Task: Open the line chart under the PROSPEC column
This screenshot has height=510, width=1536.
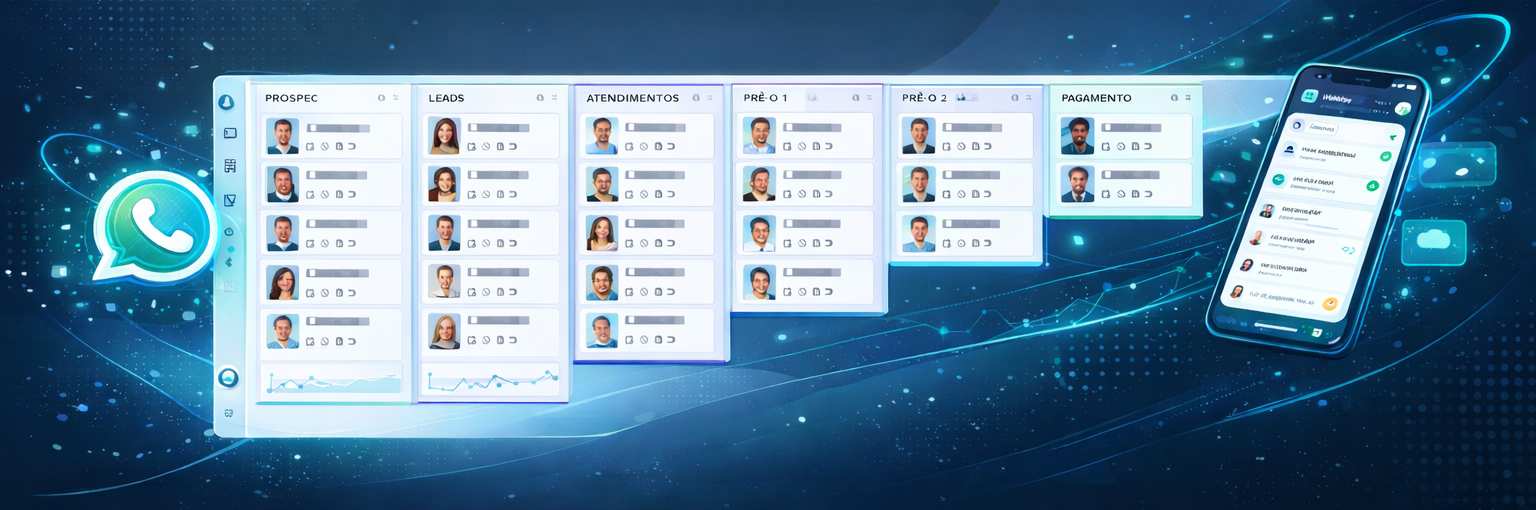Action: click(331, 381)
